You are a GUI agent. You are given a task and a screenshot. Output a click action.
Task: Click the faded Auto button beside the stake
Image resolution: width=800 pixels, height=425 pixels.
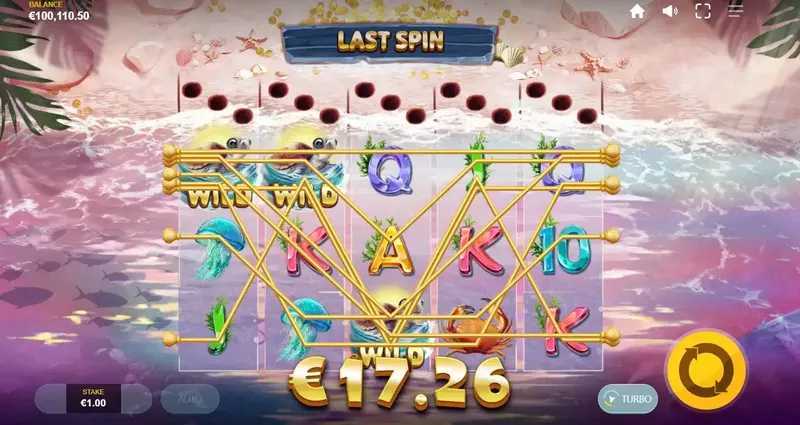[190, 399]
